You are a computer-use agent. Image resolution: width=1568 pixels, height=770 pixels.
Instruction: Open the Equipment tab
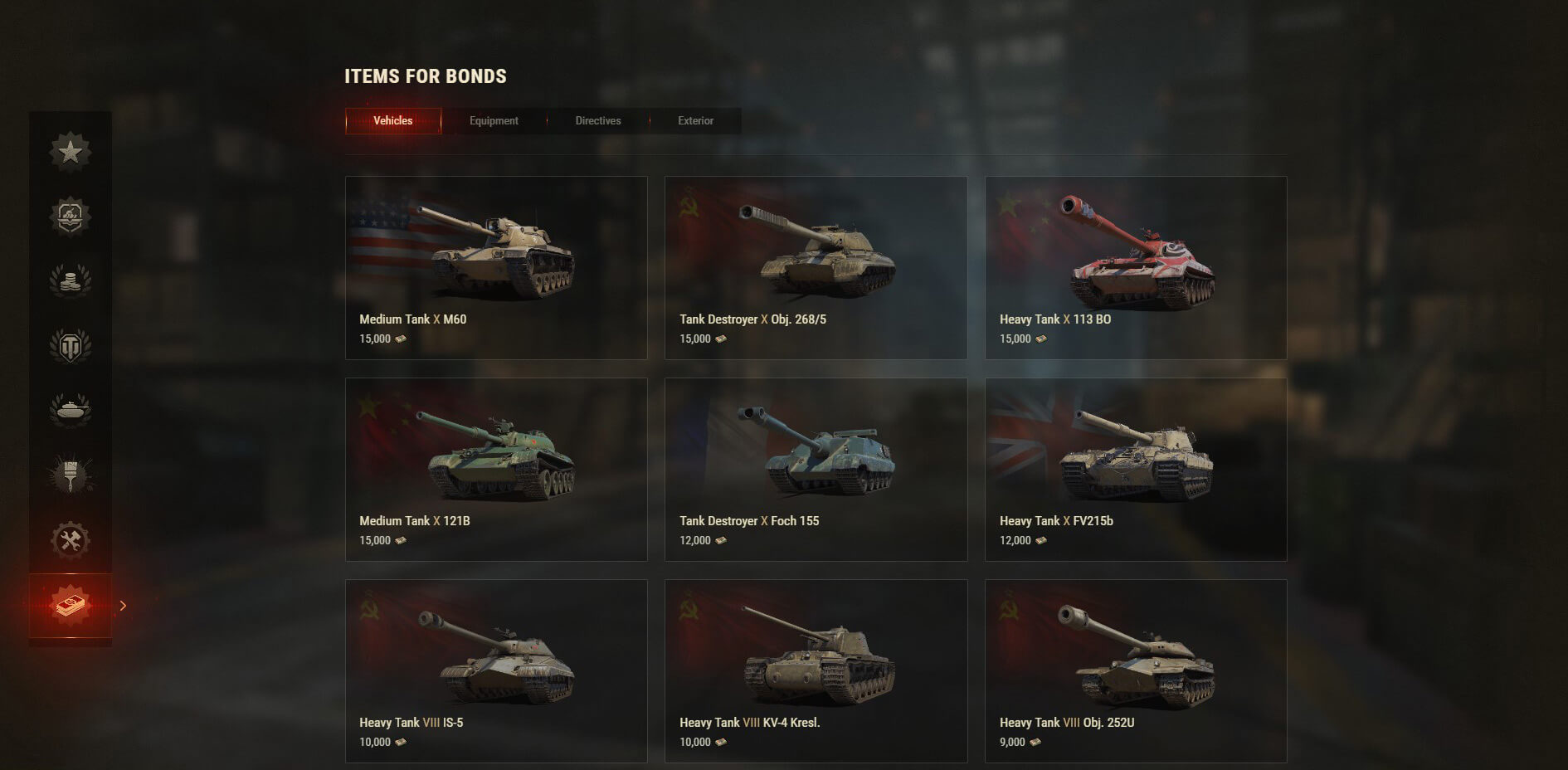point(494,121)
